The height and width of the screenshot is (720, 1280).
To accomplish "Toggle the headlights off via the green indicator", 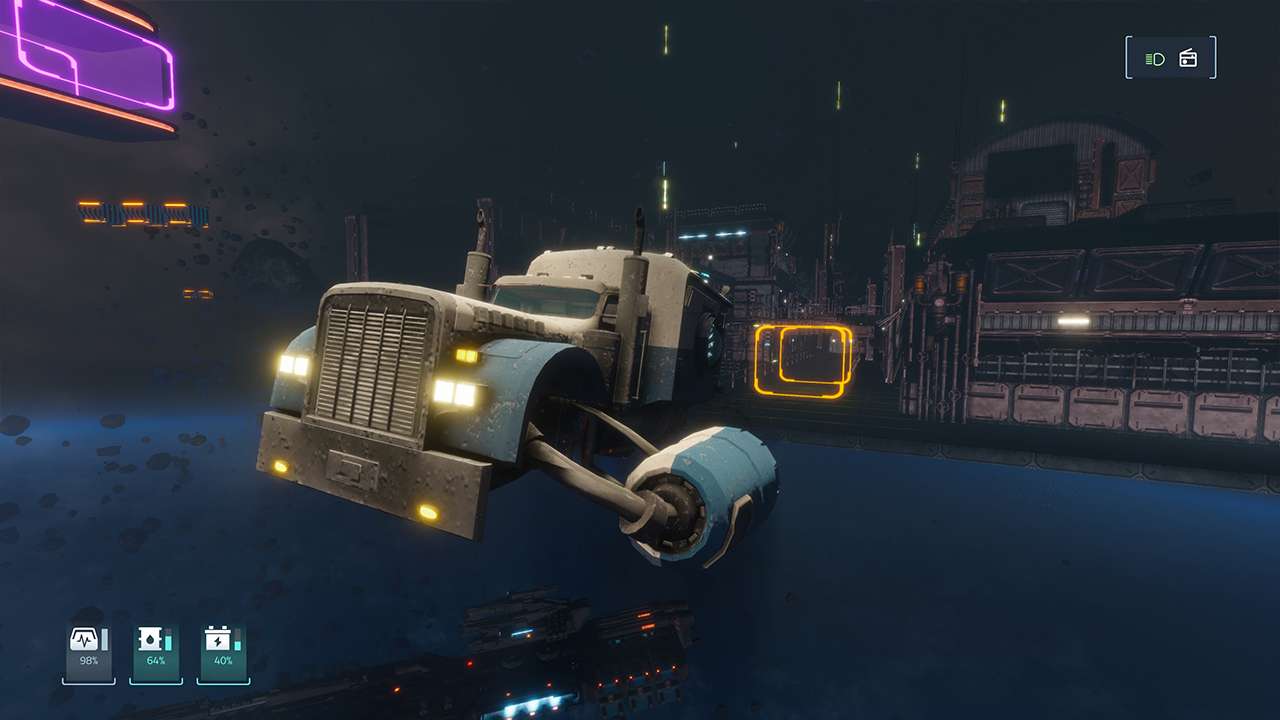I will tap(1155, 57).
